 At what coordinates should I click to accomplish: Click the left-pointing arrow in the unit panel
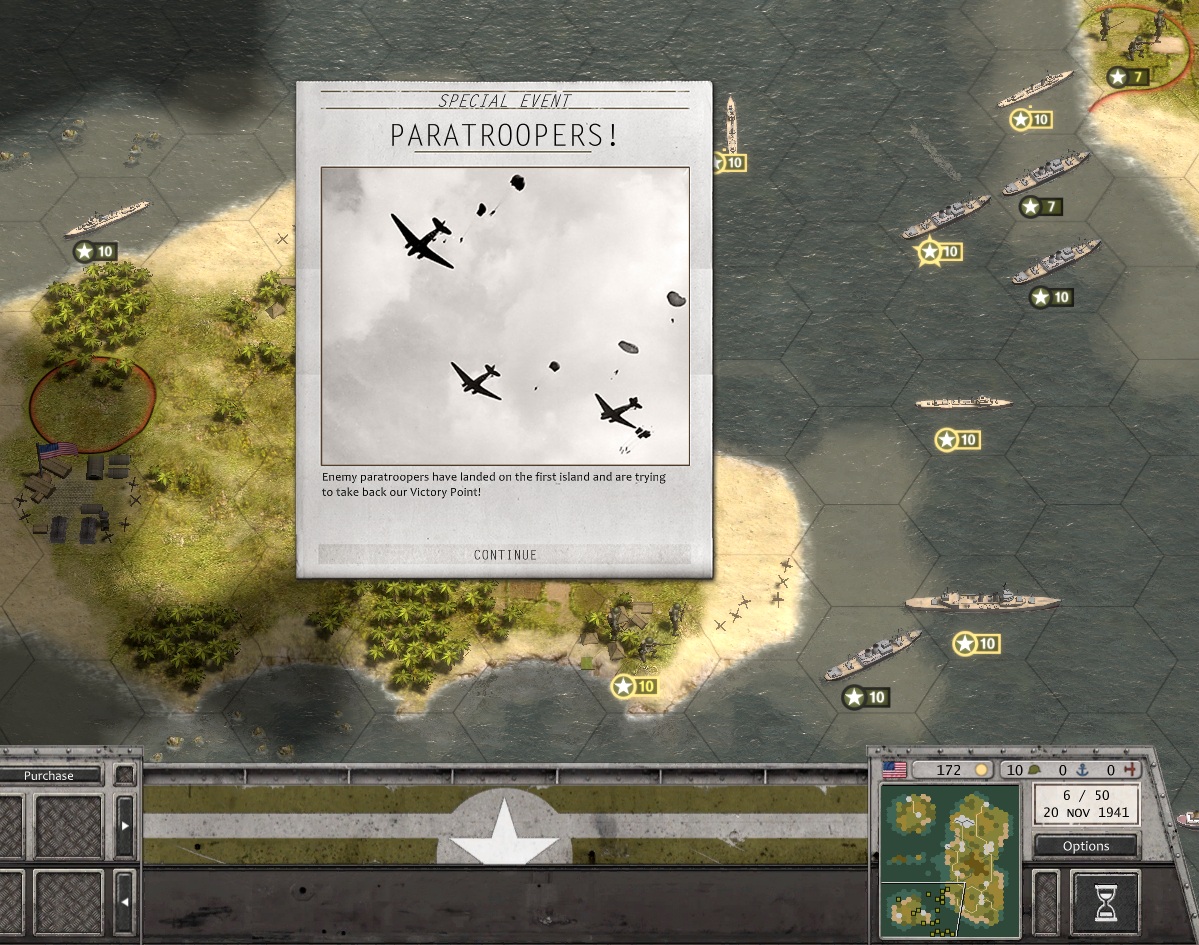click(125, 902)
